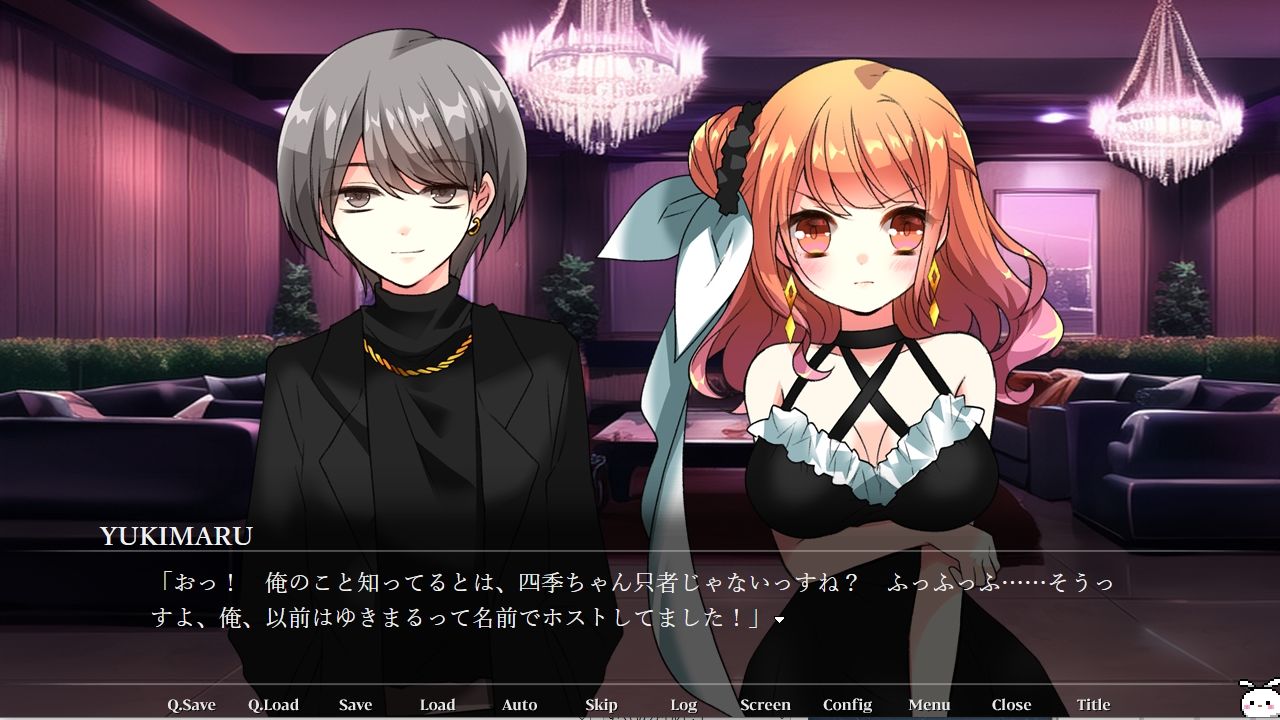
Task: Open the message Log history
Action: click(x=684, y=704)
